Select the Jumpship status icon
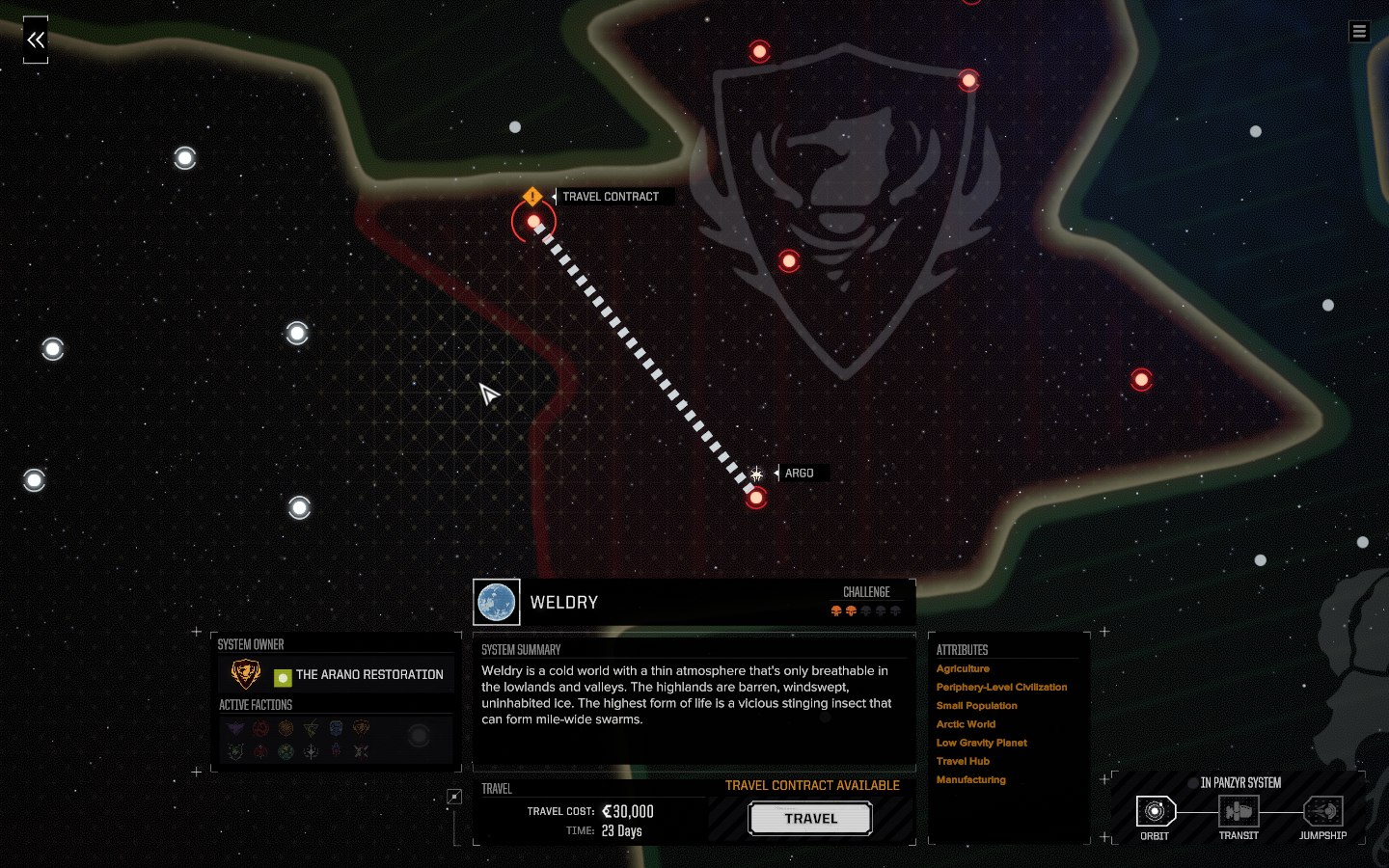The width and height of the screenshot is (1389, 868). (x=1322, y=811)
